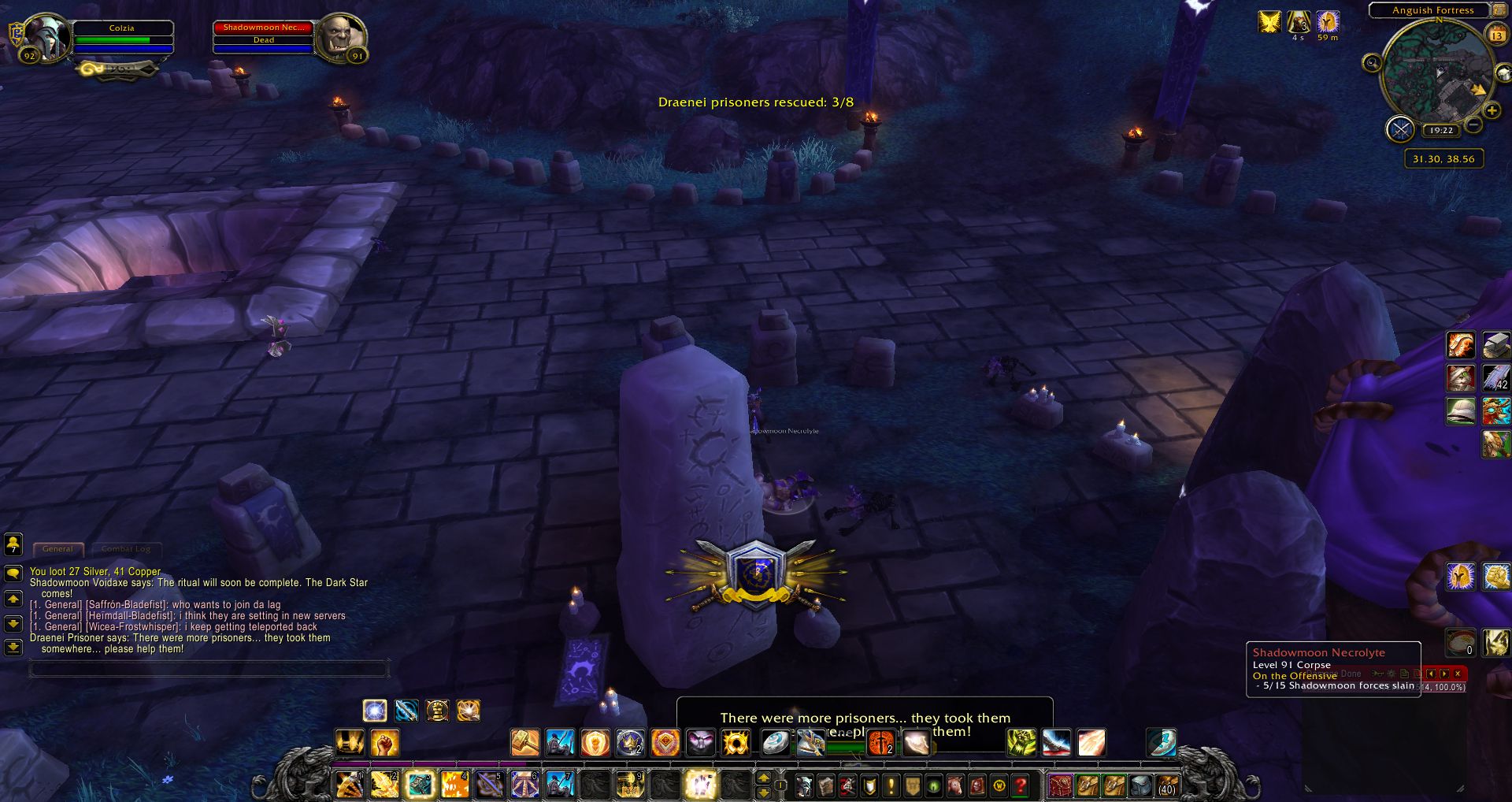Switch to the Combat Log chat tab
Image resolution: width=1512 pixels, height=802 pixels.
click(x=125, y=549)
